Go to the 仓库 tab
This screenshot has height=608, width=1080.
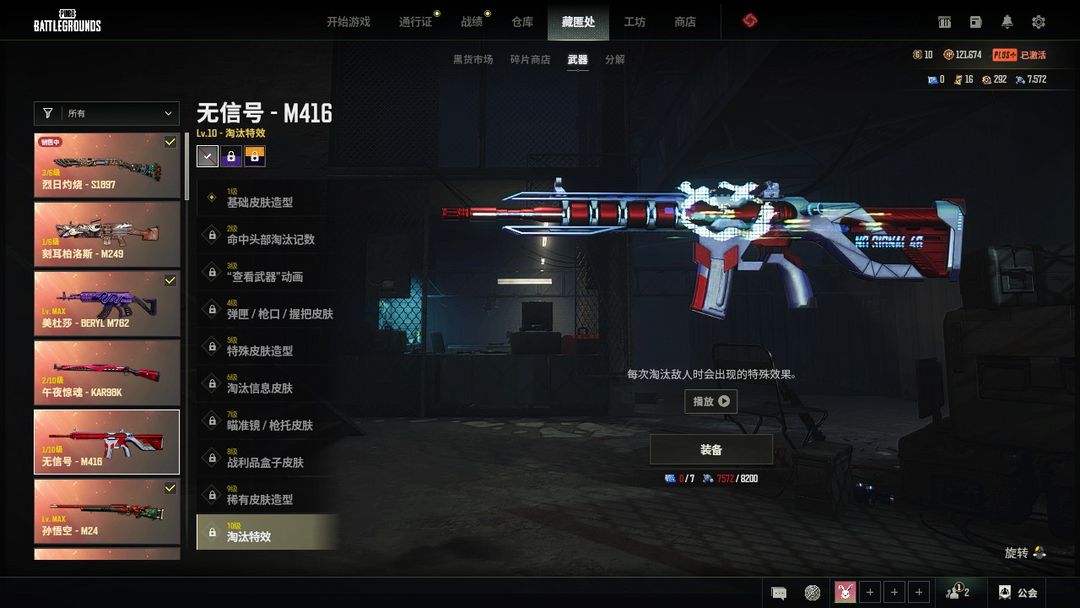pyautogui.click(x=522, y=22)
